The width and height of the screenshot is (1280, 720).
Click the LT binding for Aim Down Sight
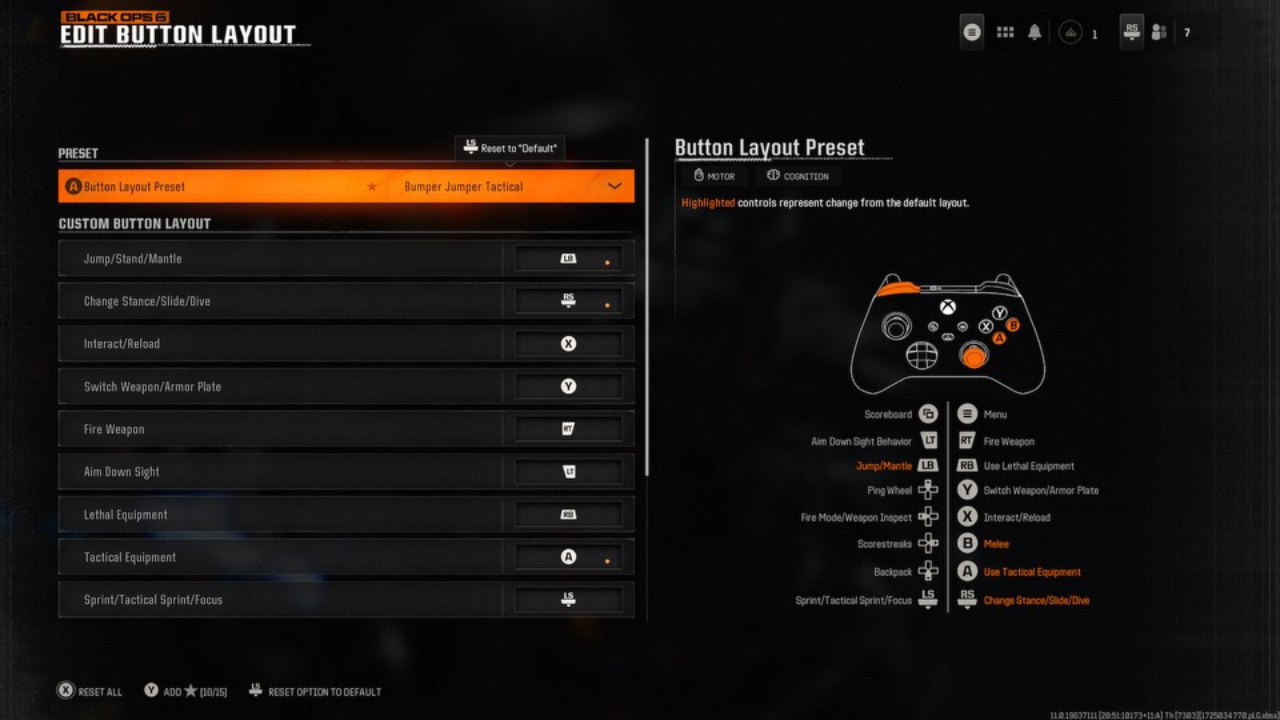pos(567,471)
